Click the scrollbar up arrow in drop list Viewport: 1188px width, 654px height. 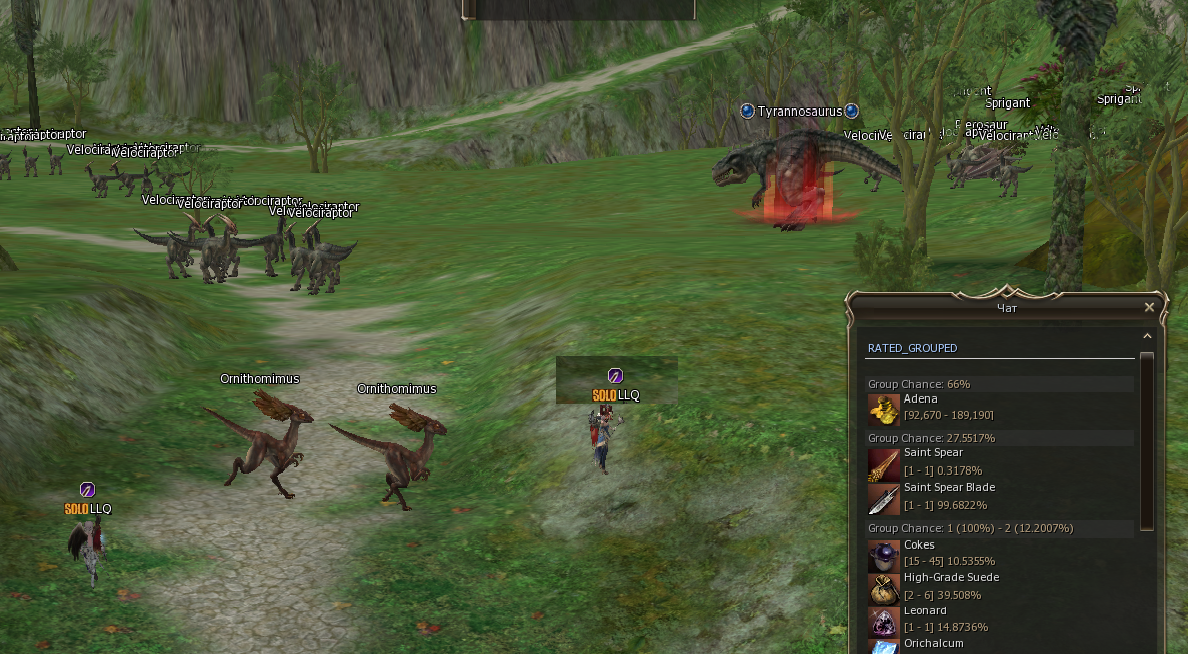pos(1147,338)
